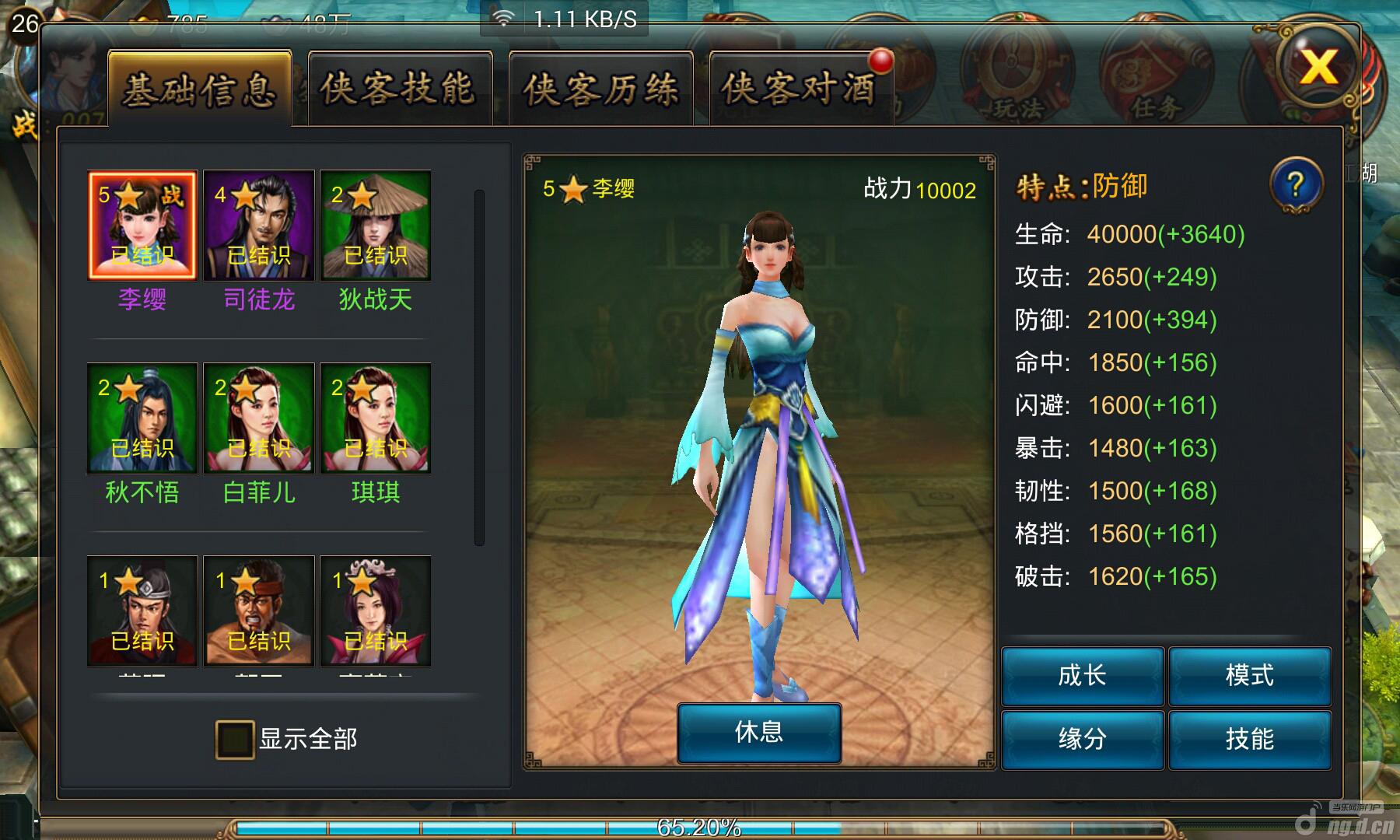Choose hero 狄战天 portrait
This screenshot has width=1400, height=840.
point(376,226)
